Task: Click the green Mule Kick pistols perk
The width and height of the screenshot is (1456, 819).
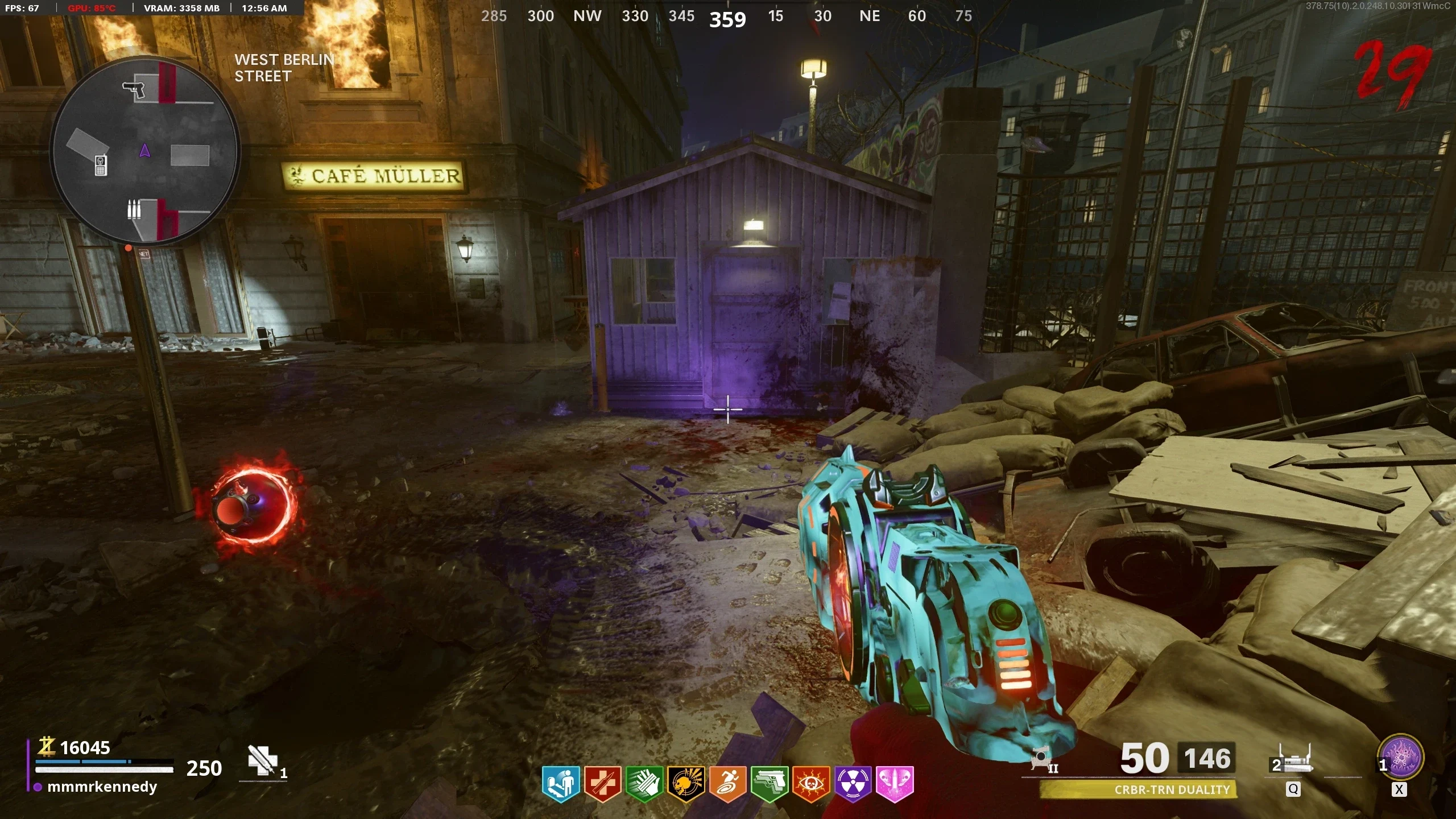Action: 769,784
